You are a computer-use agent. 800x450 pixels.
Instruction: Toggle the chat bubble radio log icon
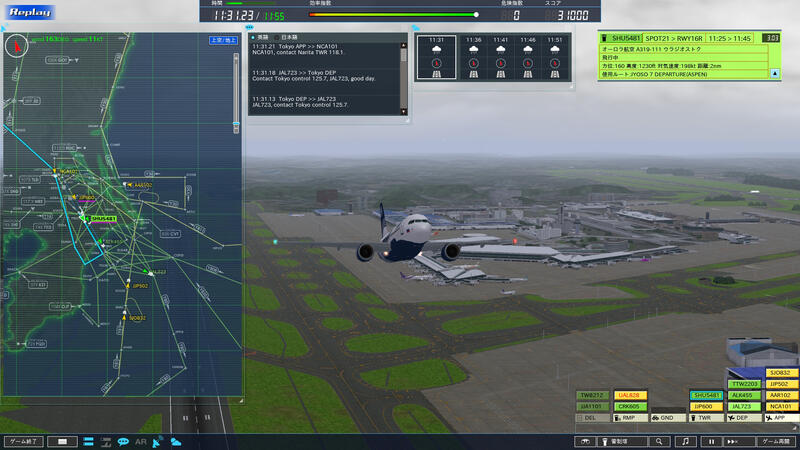coord(123,441)
